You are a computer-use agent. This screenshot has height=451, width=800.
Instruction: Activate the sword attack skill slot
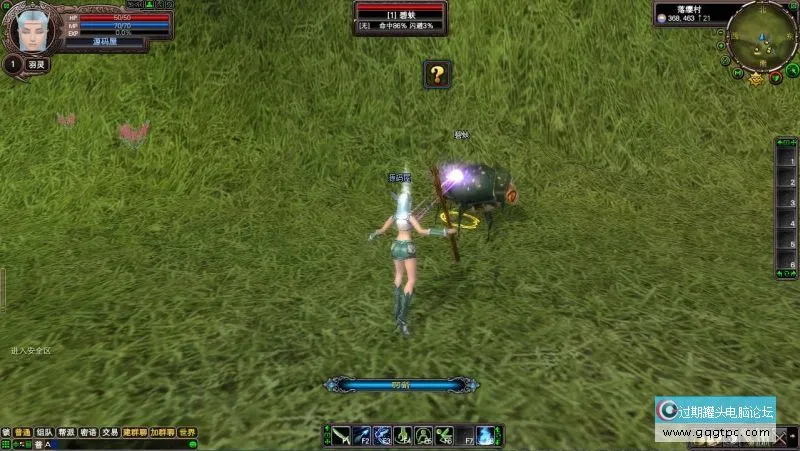click(342, 435)
